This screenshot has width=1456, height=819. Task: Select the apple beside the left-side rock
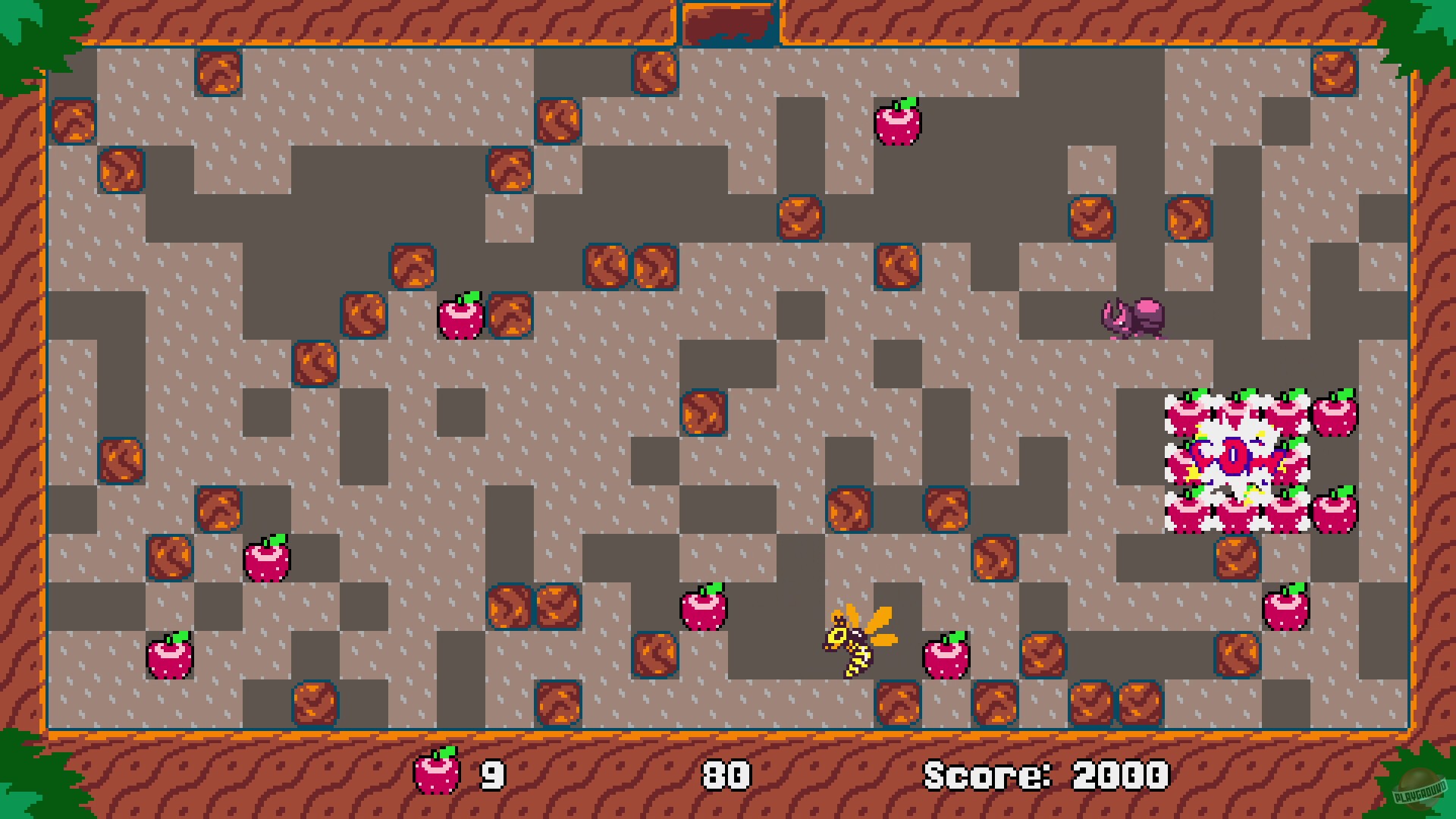point(463,317)
